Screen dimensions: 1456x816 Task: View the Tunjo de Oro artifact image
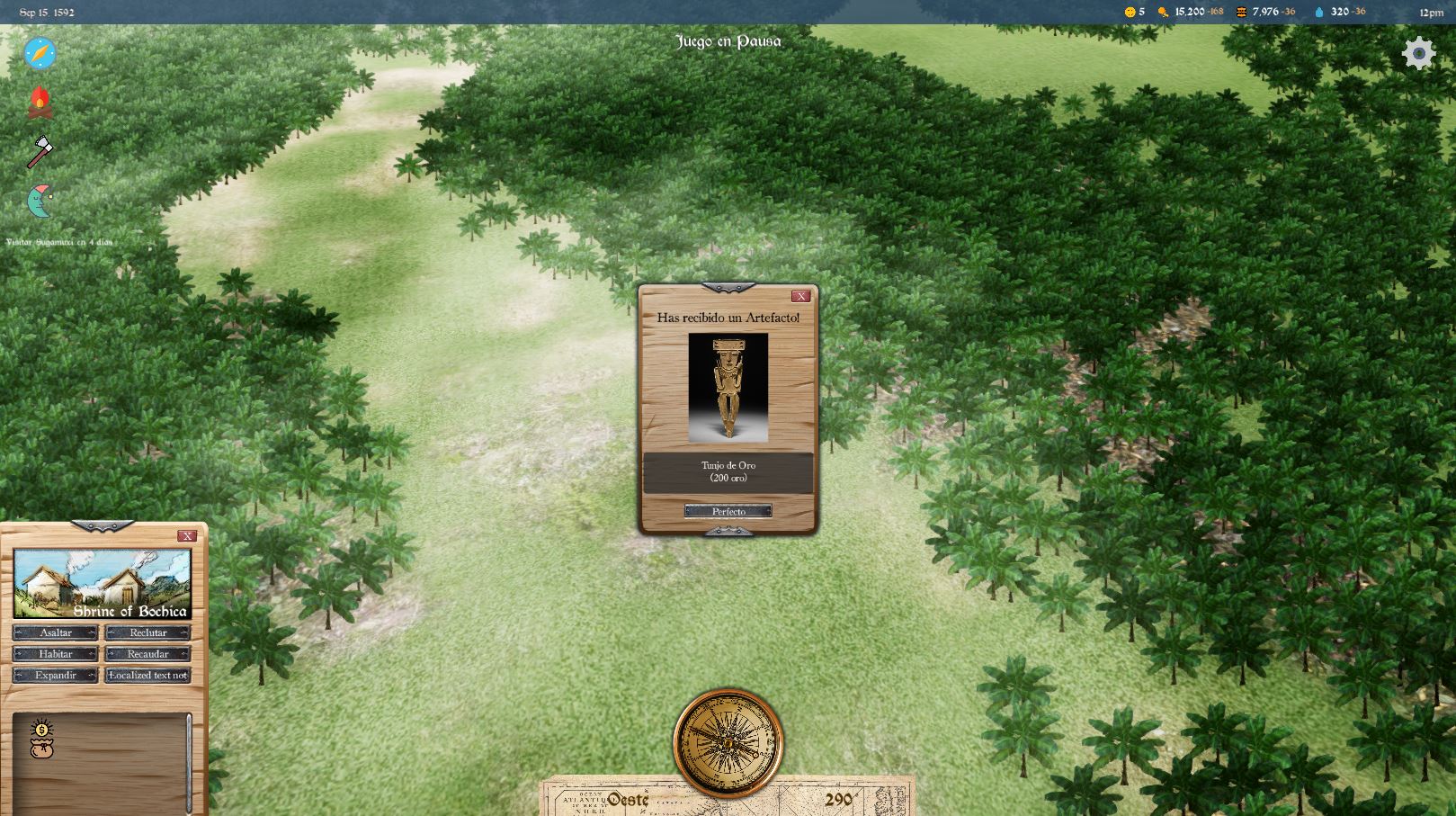[728, 387]
